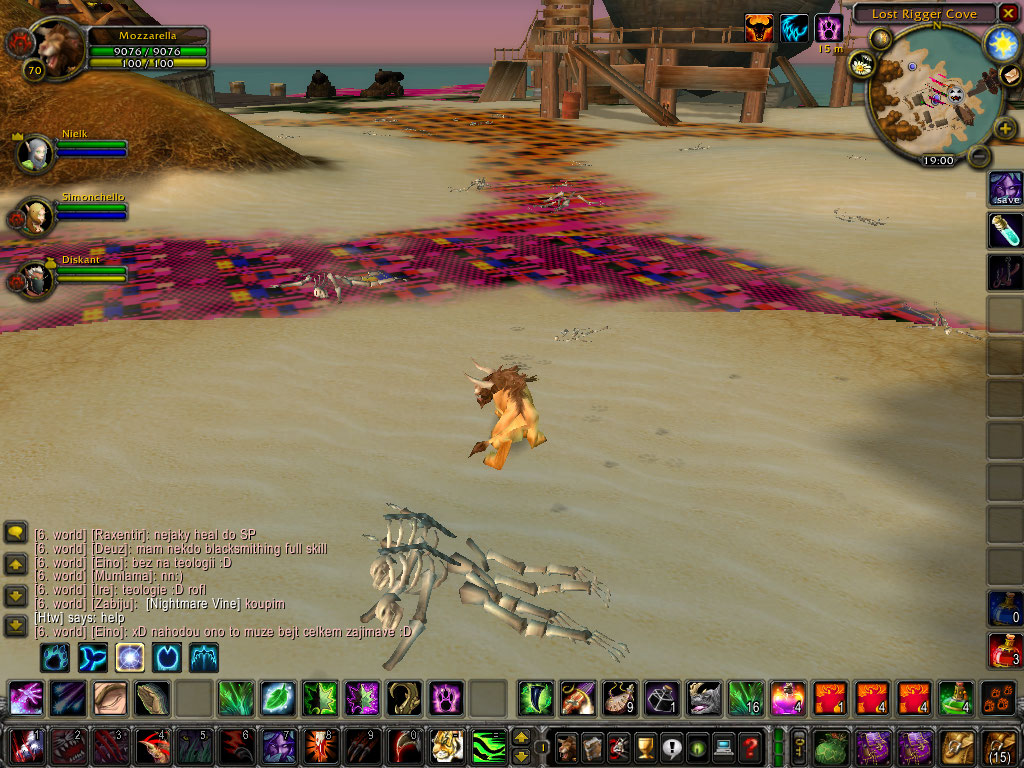Open the red question mark help button
This screenshot has height=768, width=1024.
751,746
